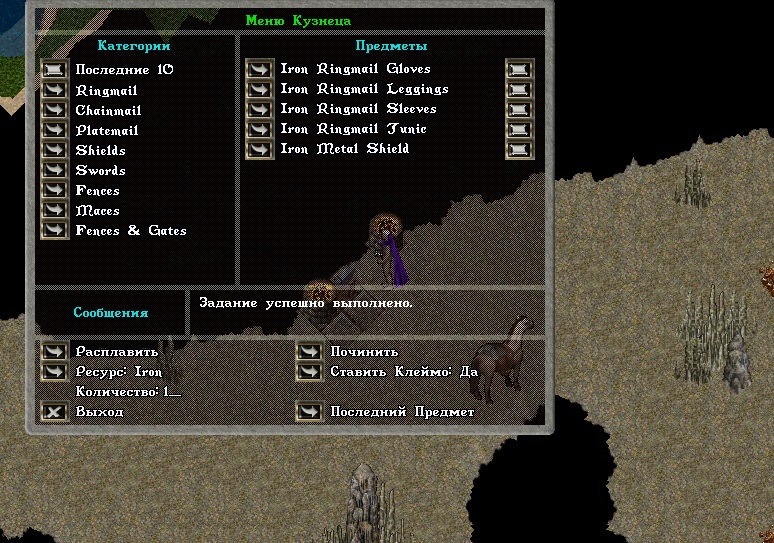Make Iron Ringmail Sleeves
The width and height of the screenshot is (774, 543).
pos(259,109)
